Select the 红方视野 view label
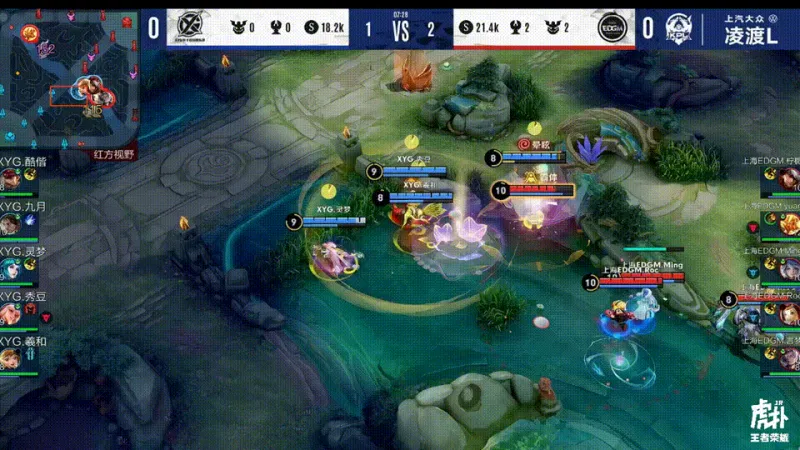The height and width of the screenshot is (450, 800). (x=113, y=156)
